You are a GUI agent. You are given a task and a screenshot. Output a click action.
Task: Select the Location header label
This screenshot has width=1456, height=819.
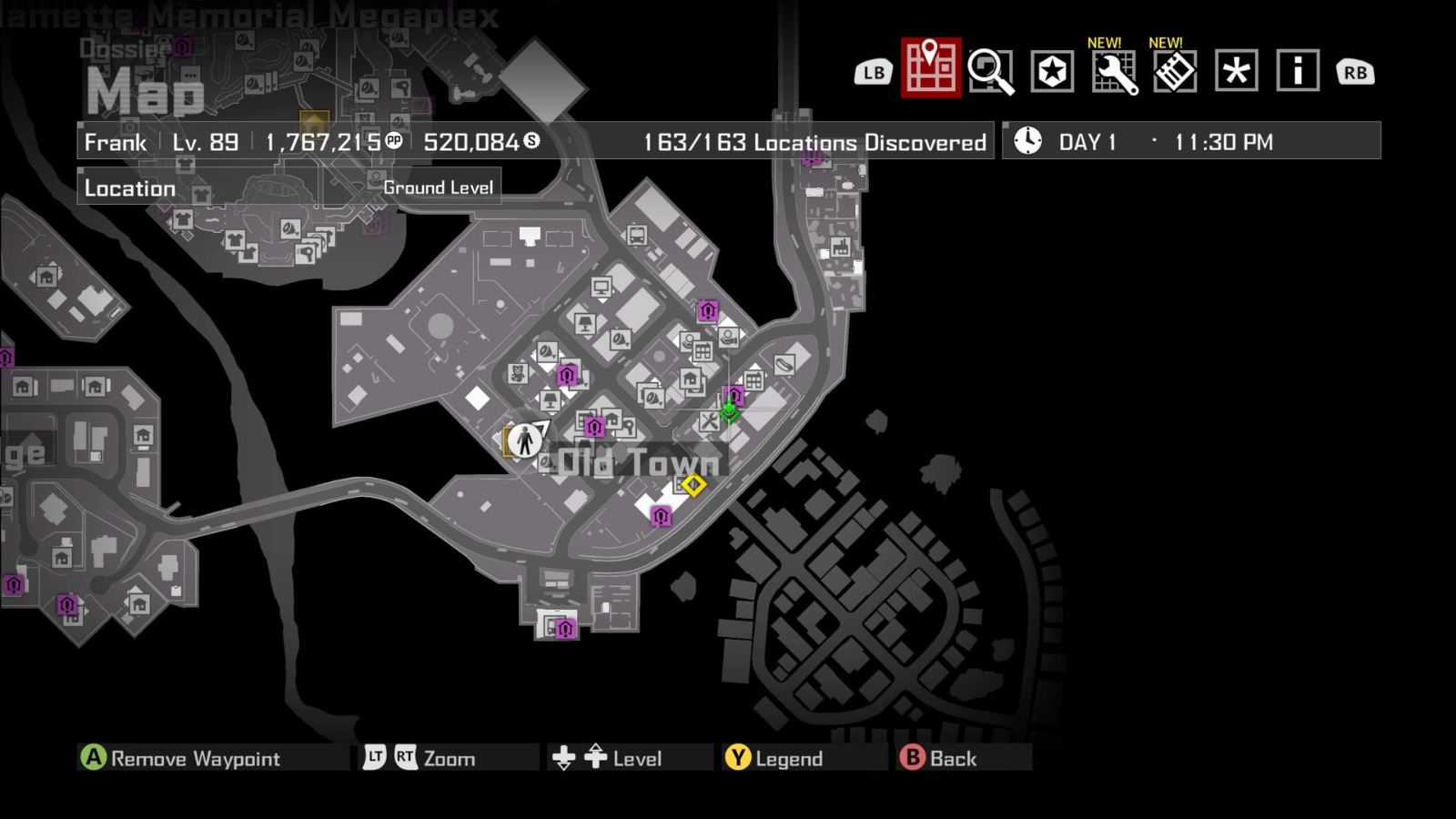pyautogui.click(x=128, y=188)
